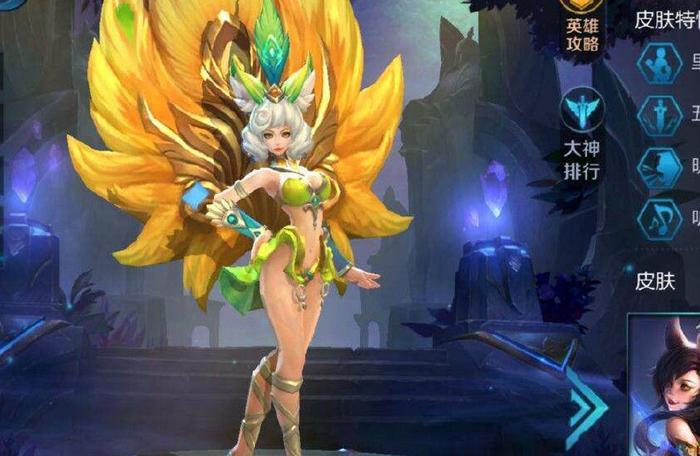Select the character figure skin effect icon
Screen dimensions: 700x456
(660, 65)
